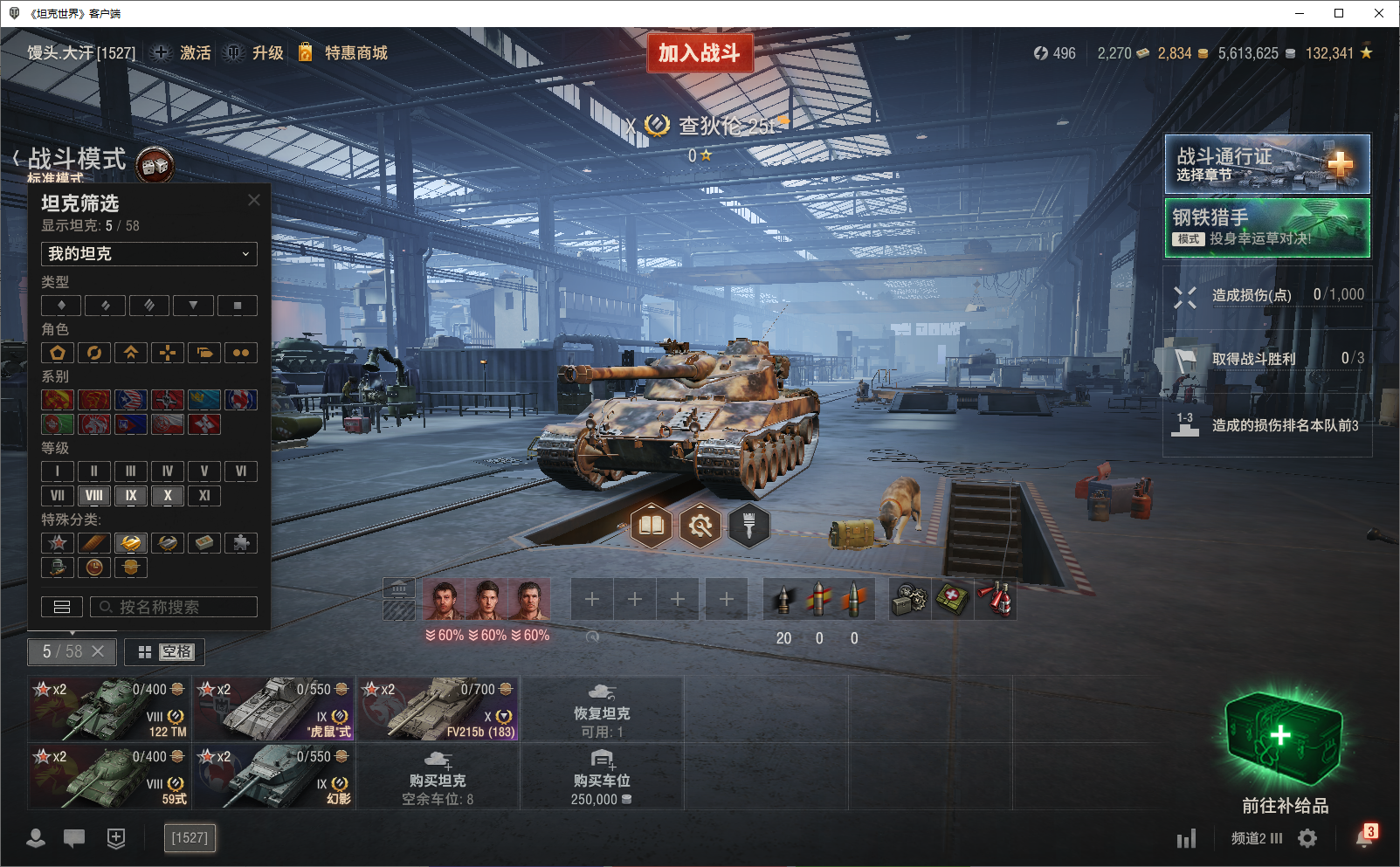Click the 按名称搜索 search field
The width and height of the screenshot is (1400, 867).
pyautogui.click(x=175, y=607)
